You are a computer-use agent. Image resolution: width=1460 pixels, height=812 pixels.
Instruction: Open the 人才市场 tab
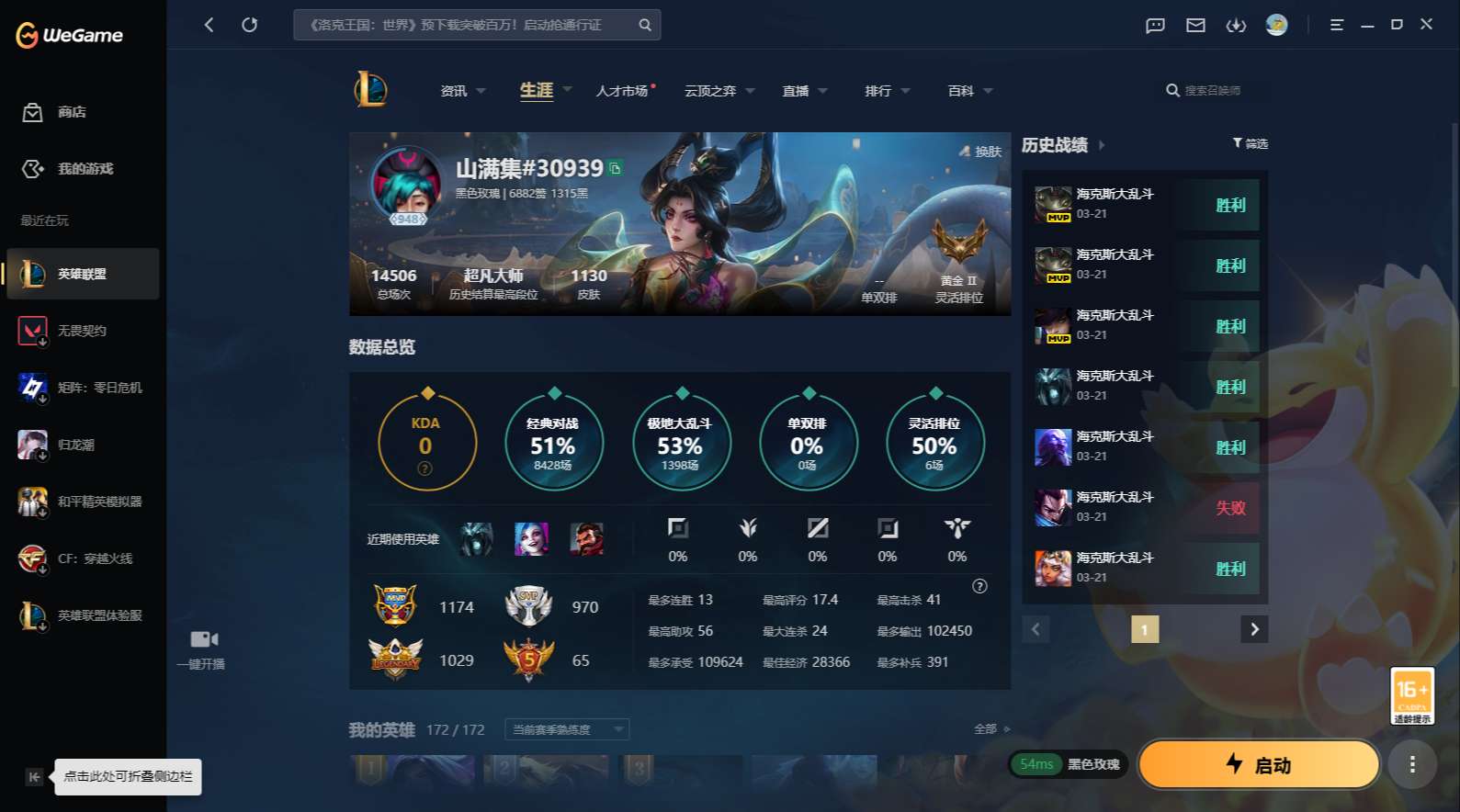tap(621, 90)
